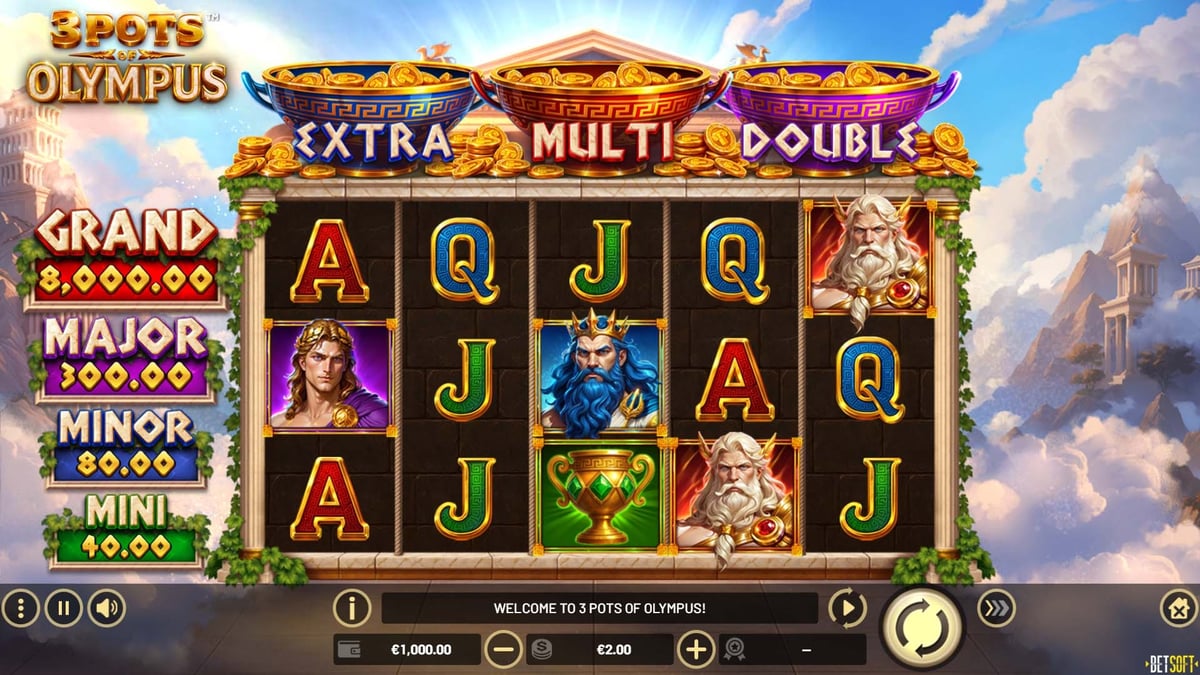Decrease the bet with the minus button
The height and width of the screenshot is (675, 1200).
click(x=504, y=650)
